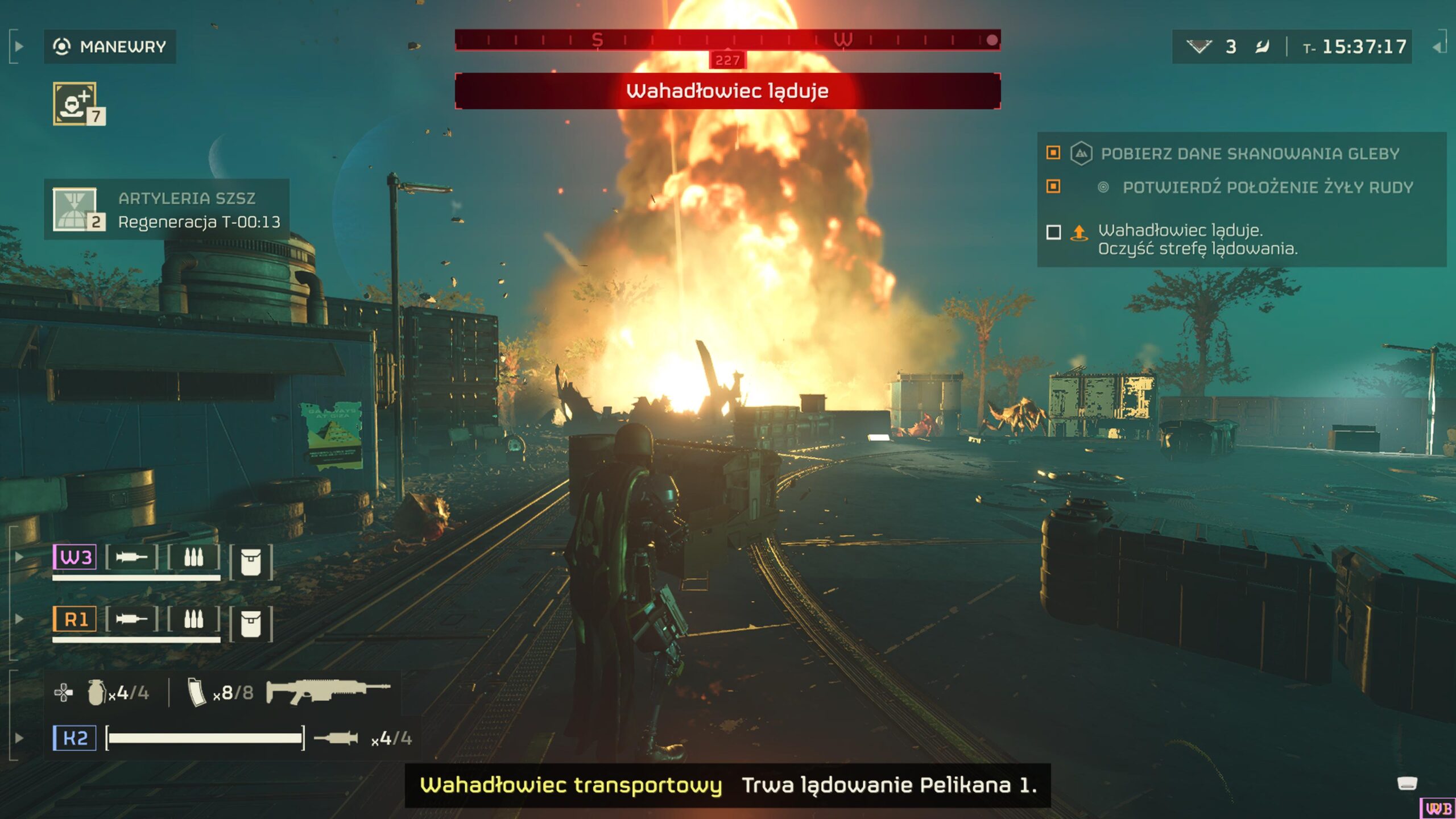Click the red Wahadłowiec ląduje banner
The image size is (1456, 819).
click(x=727, y=91)
